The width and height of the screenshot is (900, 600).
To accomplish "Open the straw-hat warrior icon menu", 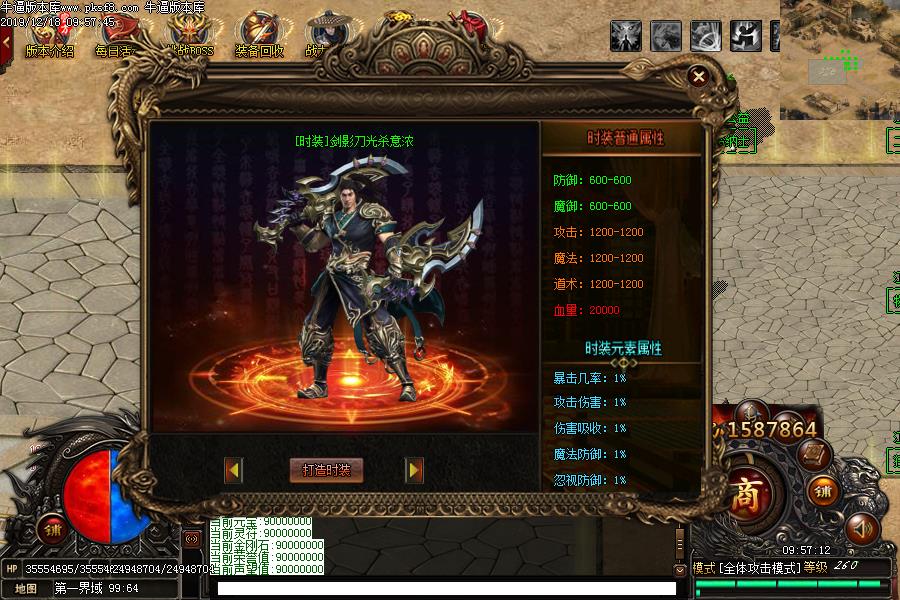I will click(327, 32).
